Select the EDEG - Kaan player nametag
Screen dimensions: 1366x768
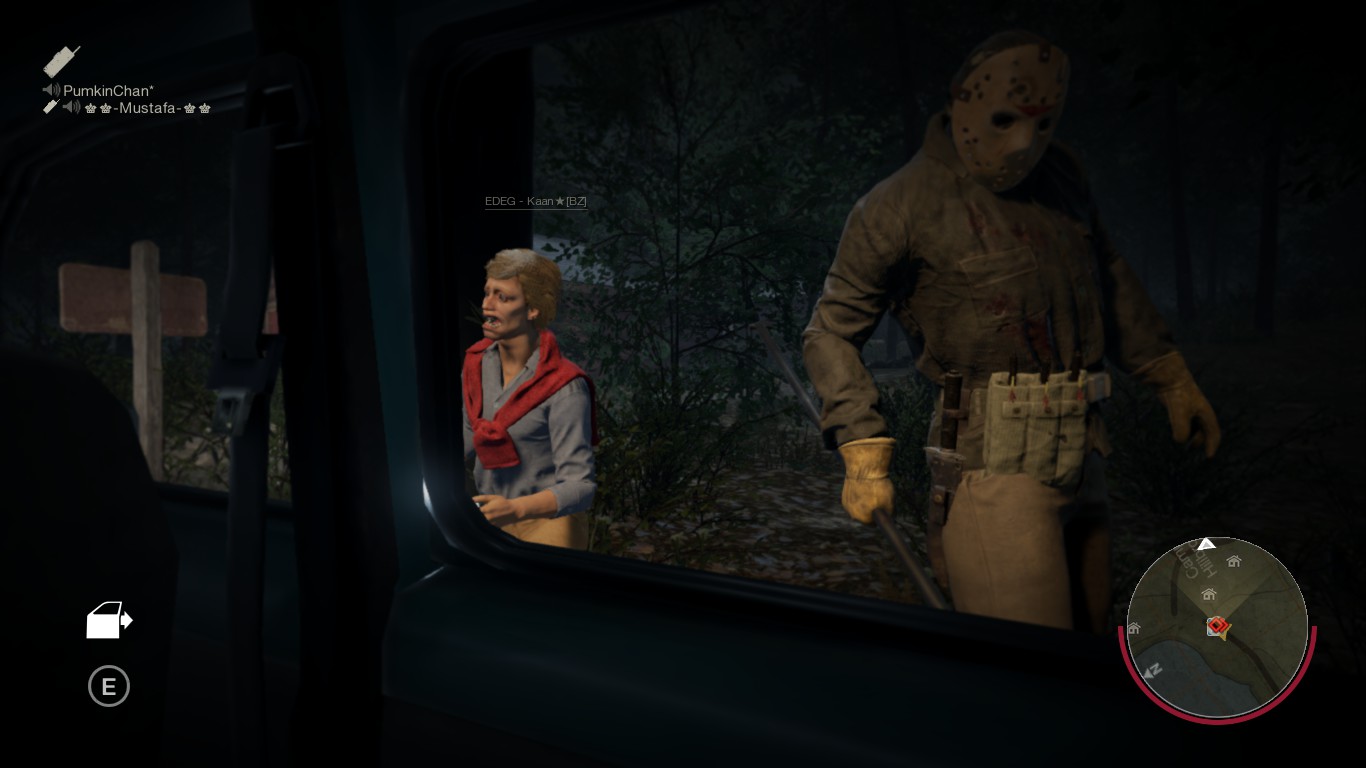click(535, 202)
